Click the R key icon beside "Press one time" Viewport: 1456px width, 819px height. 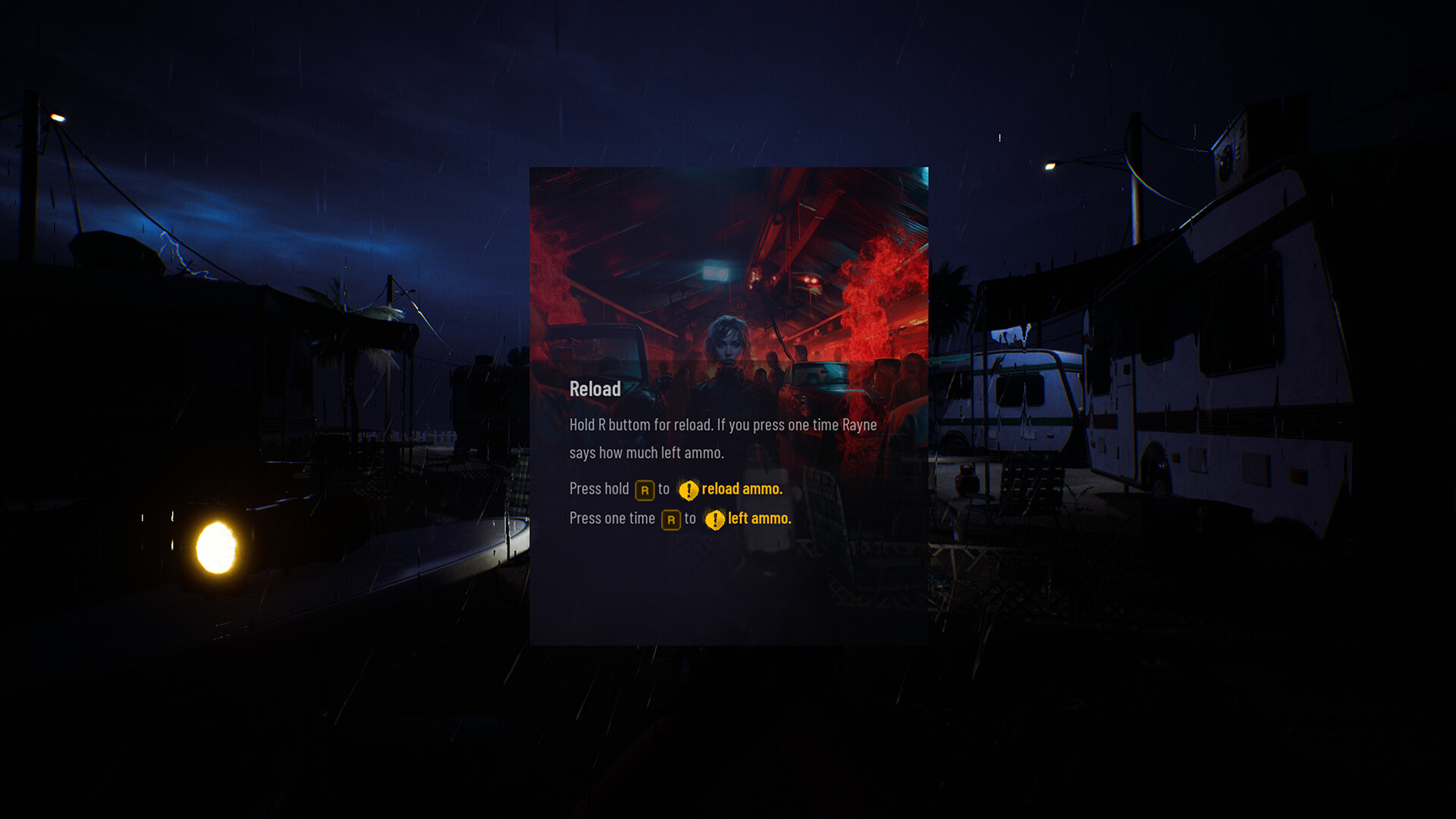click(x=670, y=519)
